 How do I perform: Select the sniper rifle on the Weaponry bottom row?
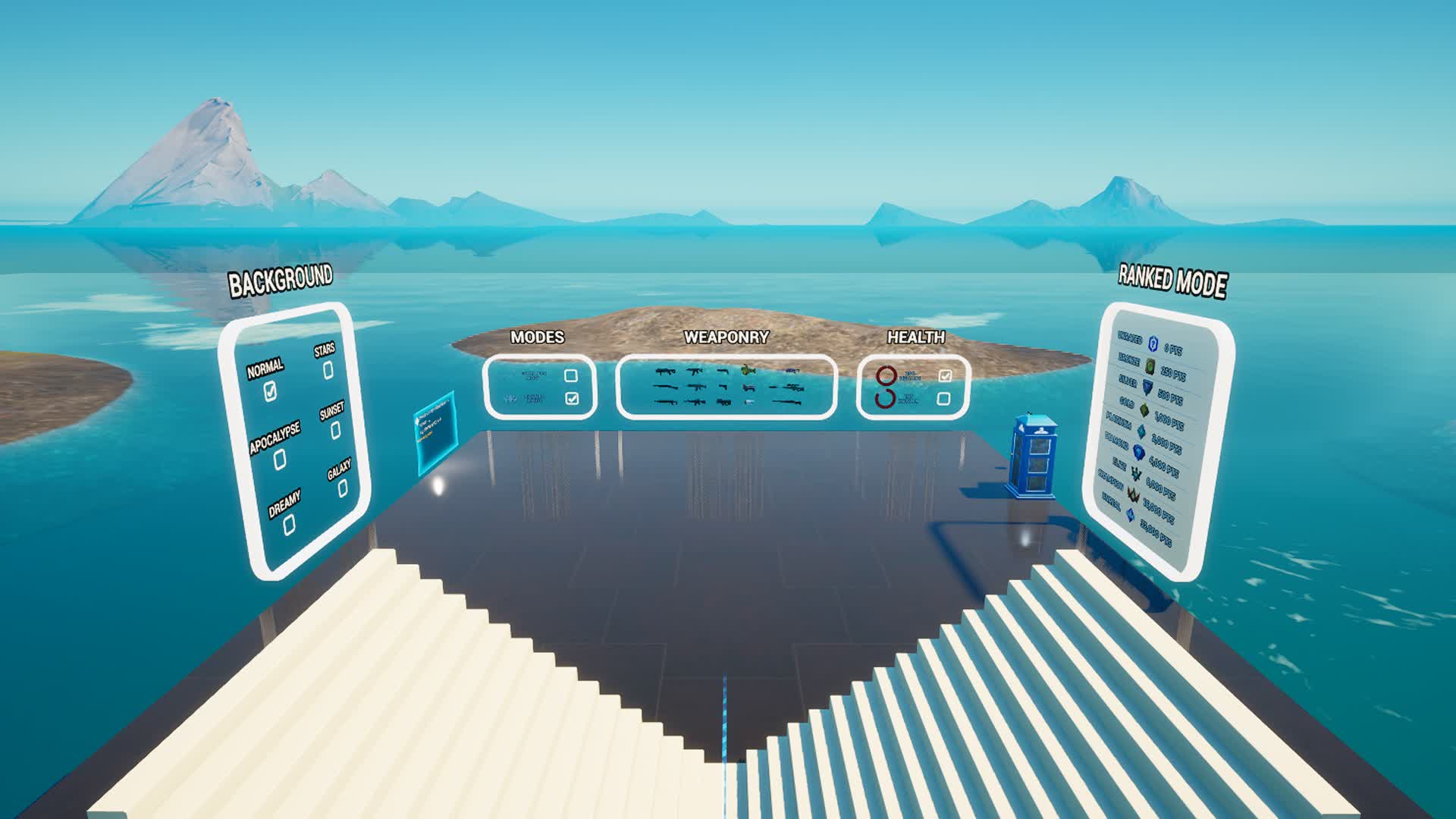point(787,403)
